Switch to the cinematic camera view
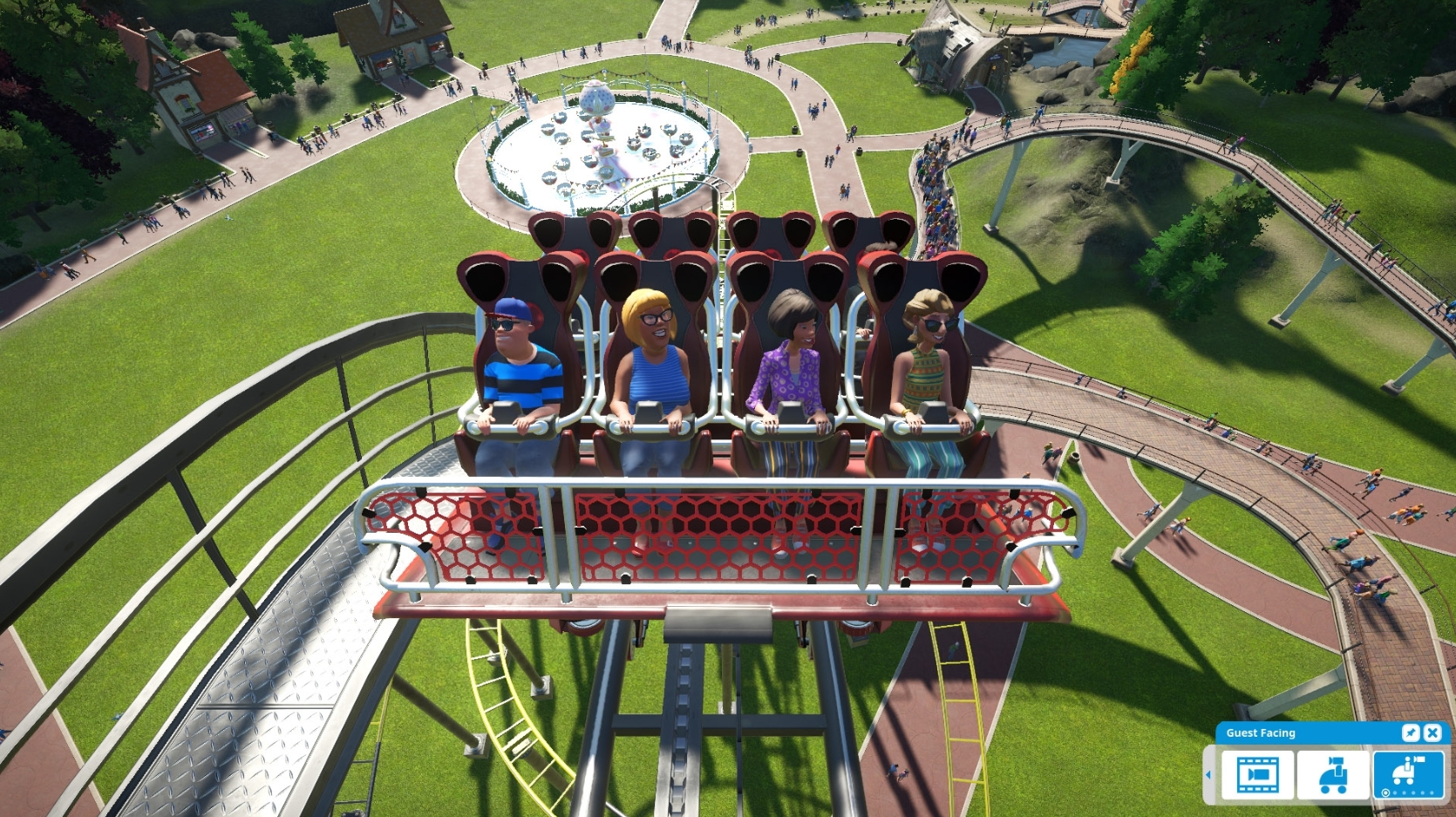This screenshot has height=817, width=1456. pos(1257,776)
